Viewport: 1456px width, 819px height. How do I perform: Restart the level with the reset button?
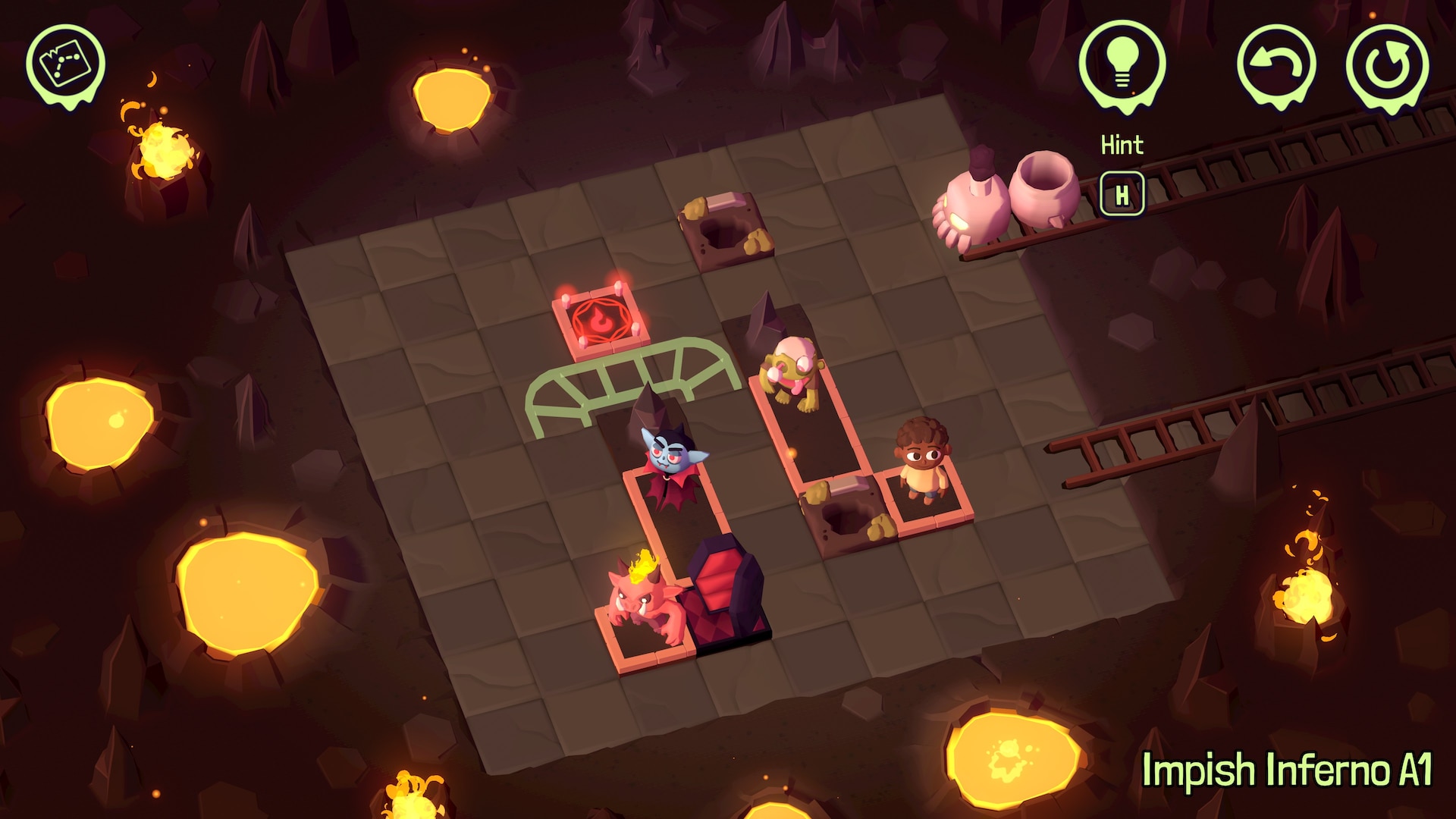pyautogui.click(x=1388, y=65)
